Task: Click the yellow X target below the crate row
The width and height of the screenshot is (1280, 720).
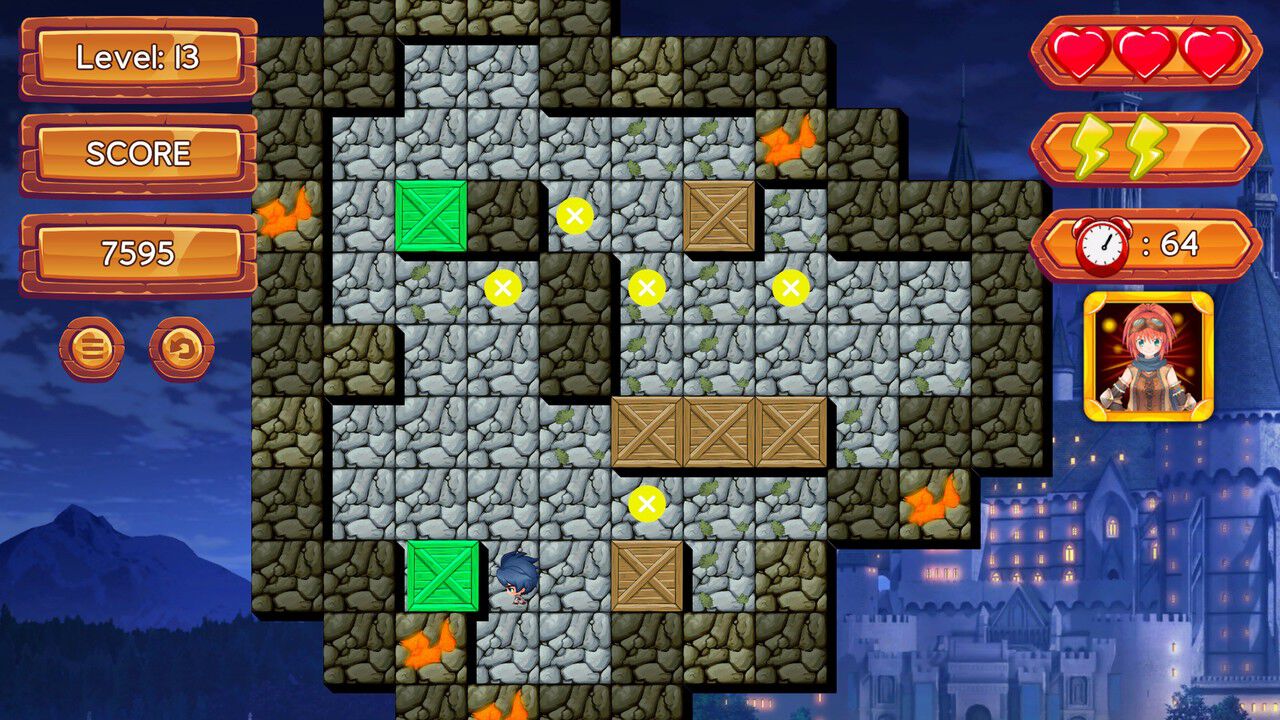Action: (646, 506)
